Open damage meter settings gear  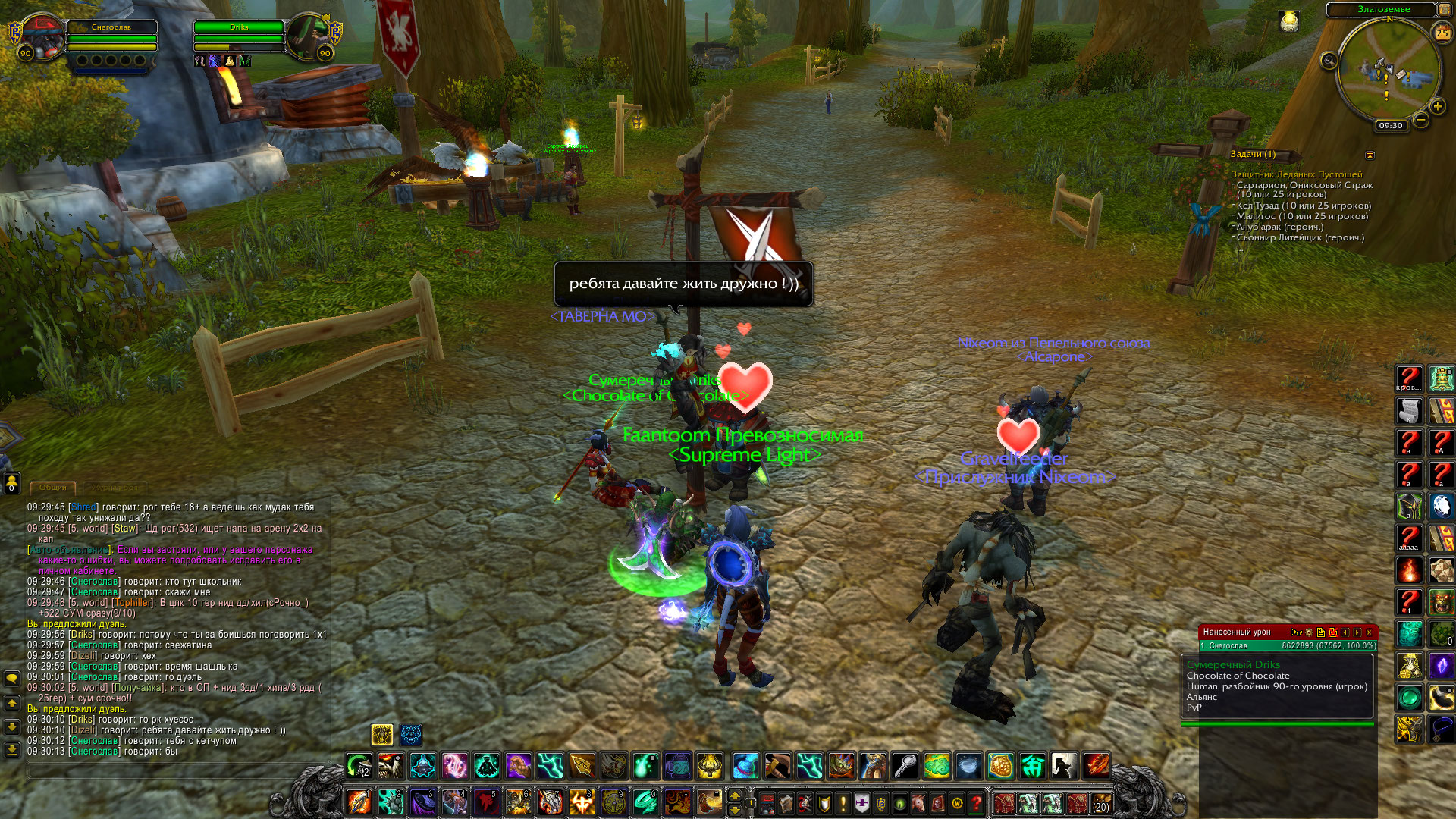[x=1308, y=632]
